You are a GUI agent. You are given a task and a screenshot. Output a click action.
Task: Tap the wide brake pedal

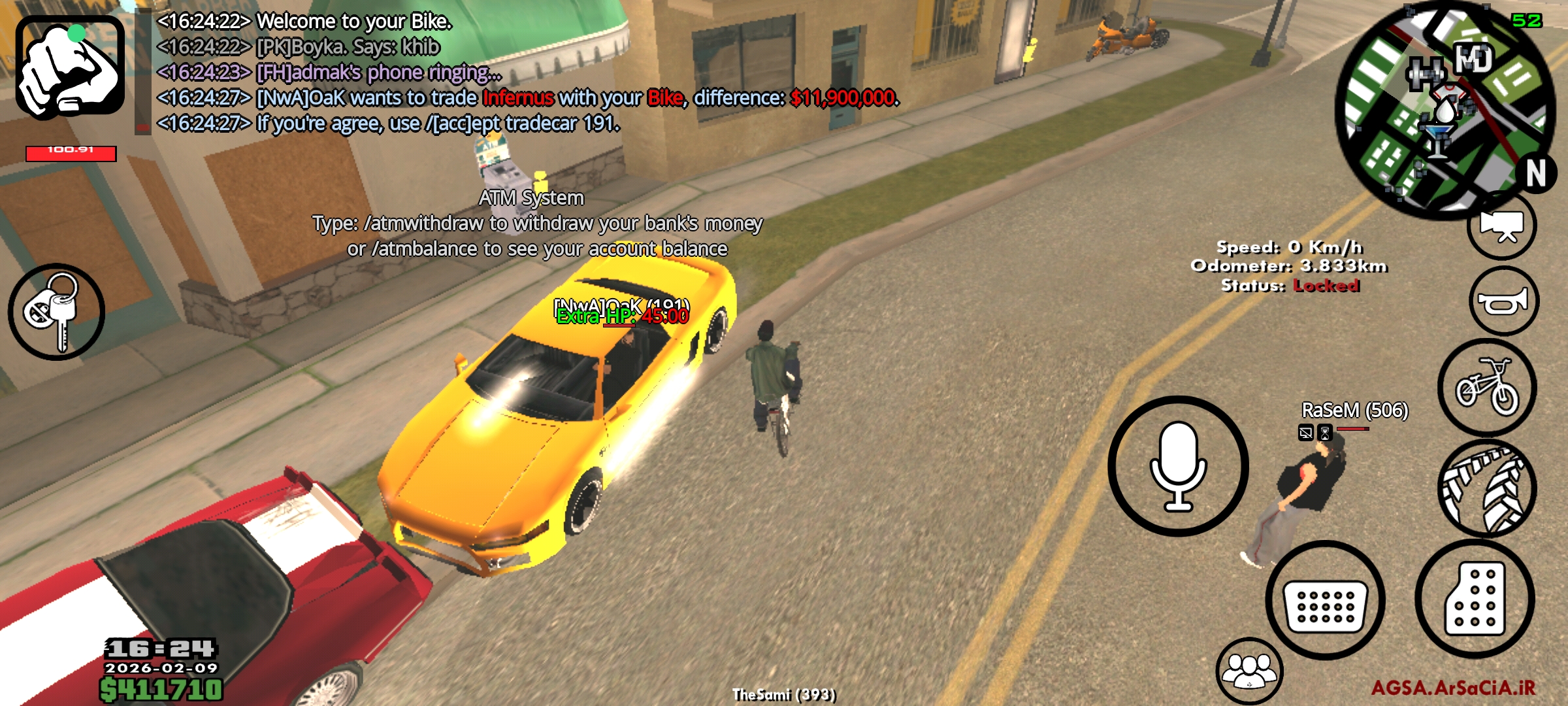[1325, 600]
